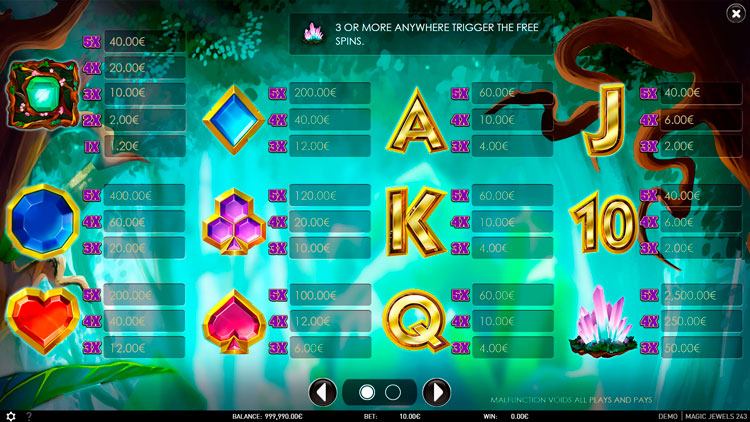Open settings with the gear icon
The width and height of the screenshot is (750, 422).
[11, 416]
